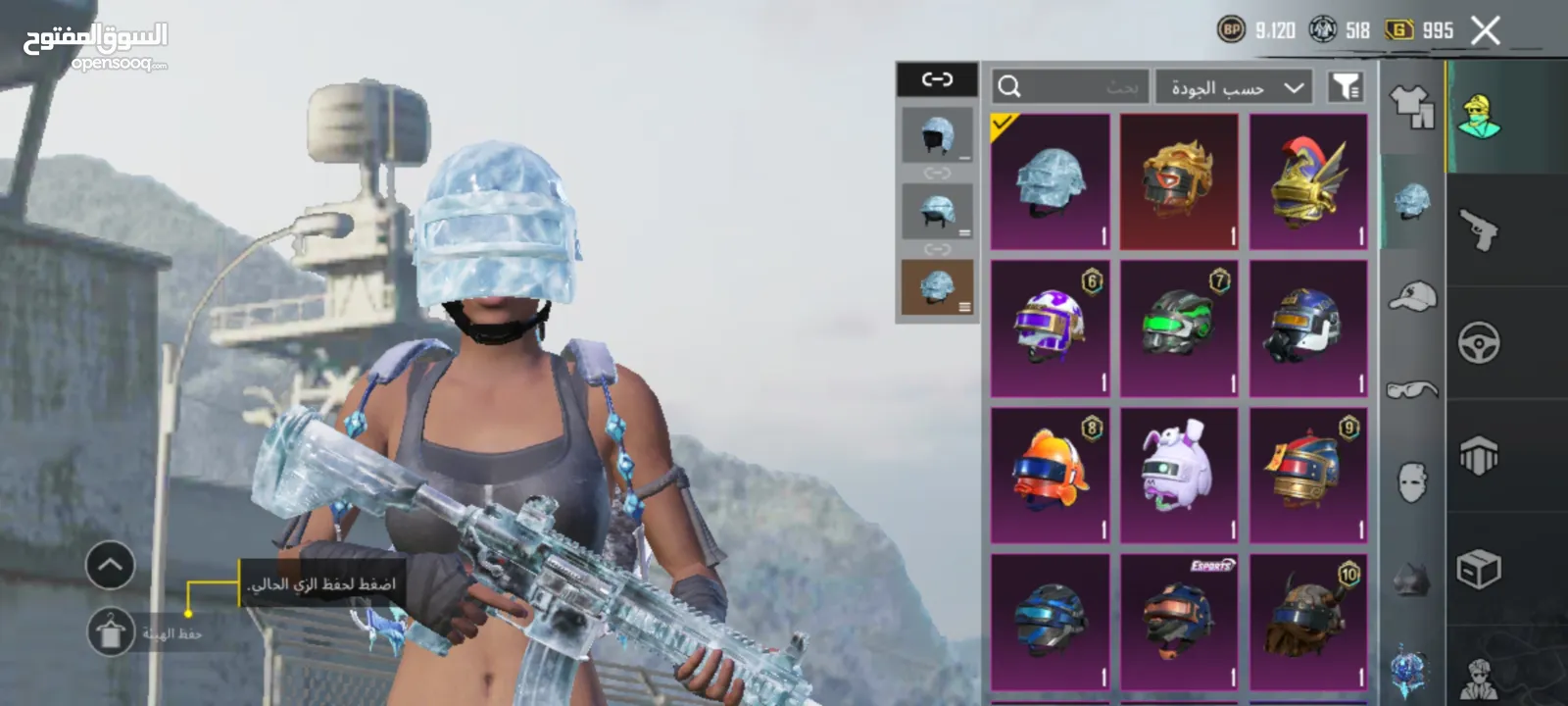Collapse the panel with up-arrow button

click(x=110, y=565)
